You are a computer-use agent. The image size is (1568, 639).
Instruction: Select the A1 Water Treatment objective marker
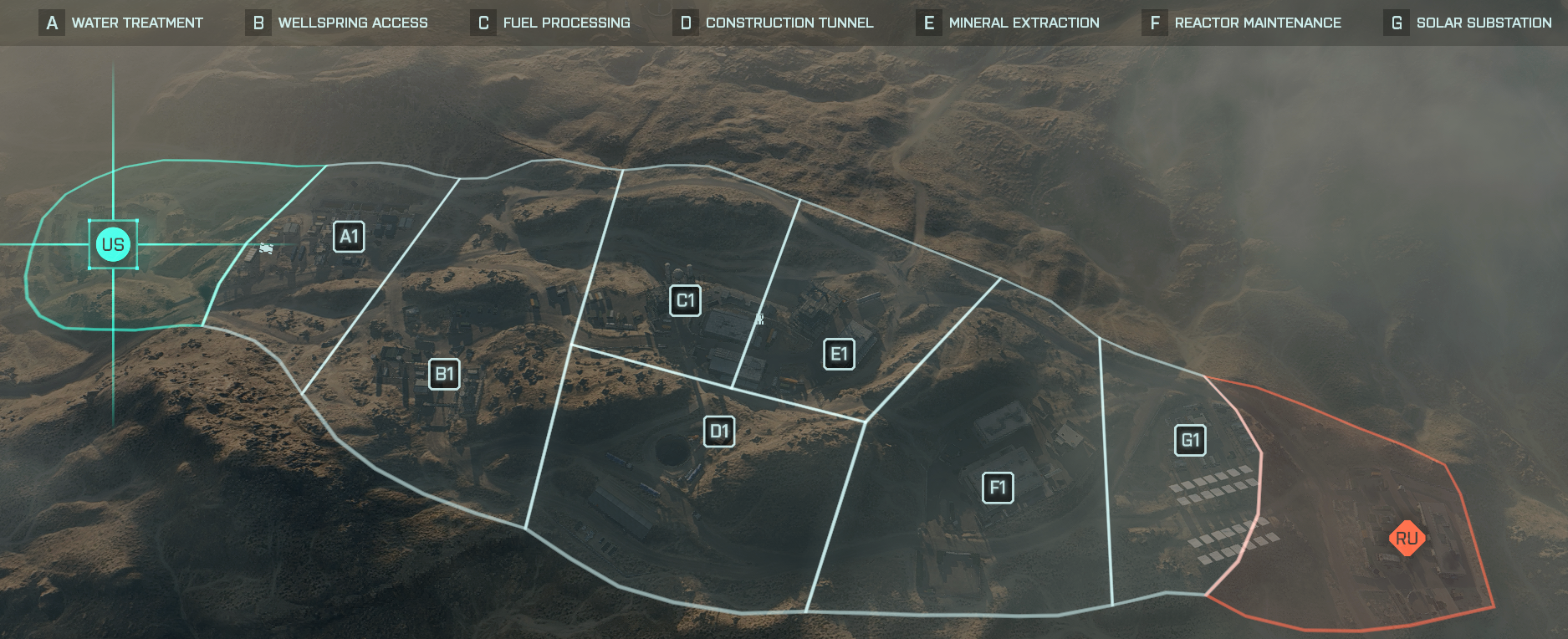pyautogui.click(x=349, y=237)
